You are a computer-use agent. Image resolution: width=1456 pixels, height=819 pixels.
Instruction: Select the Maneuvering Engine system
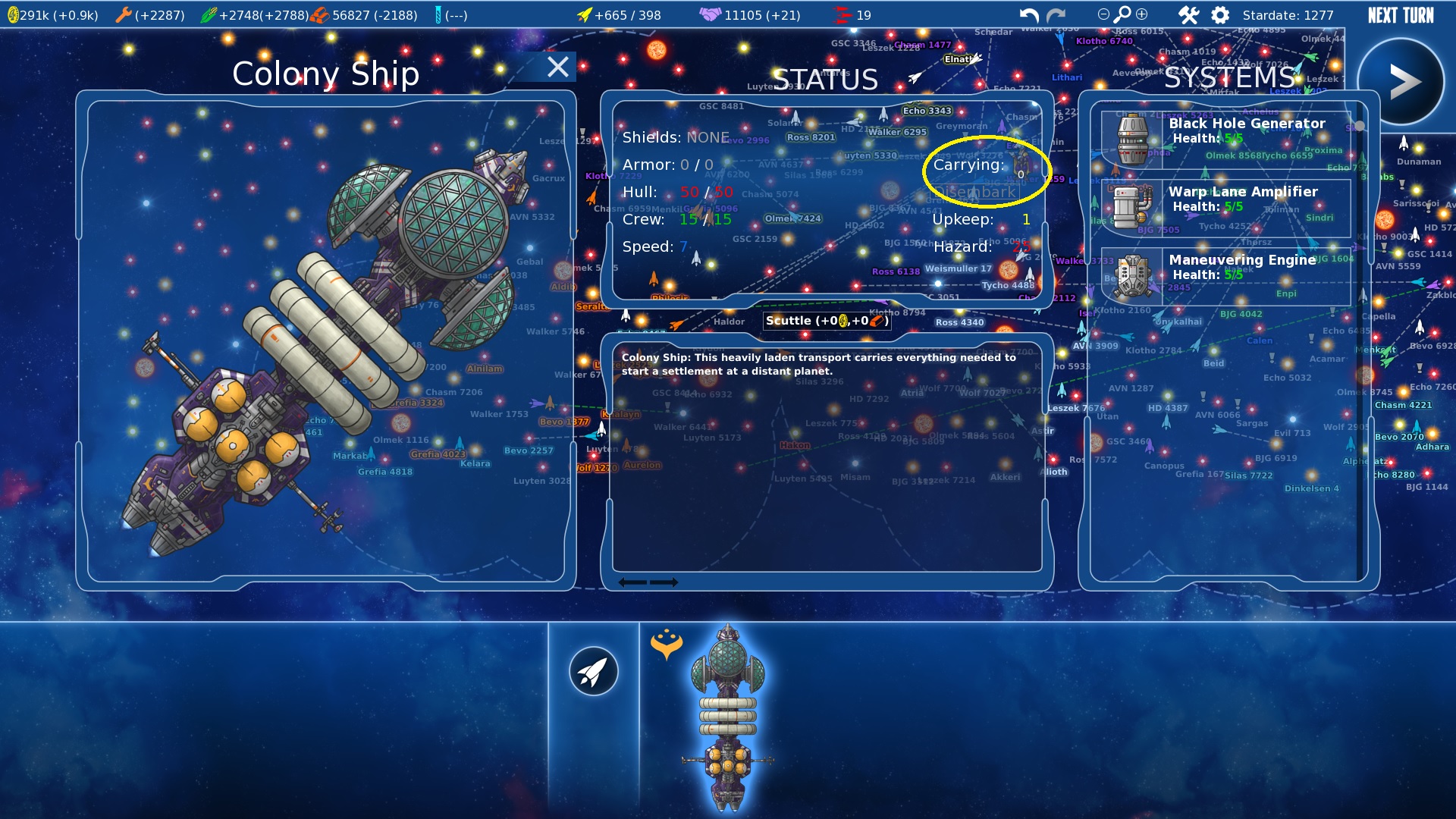(x=1225, y=275)
